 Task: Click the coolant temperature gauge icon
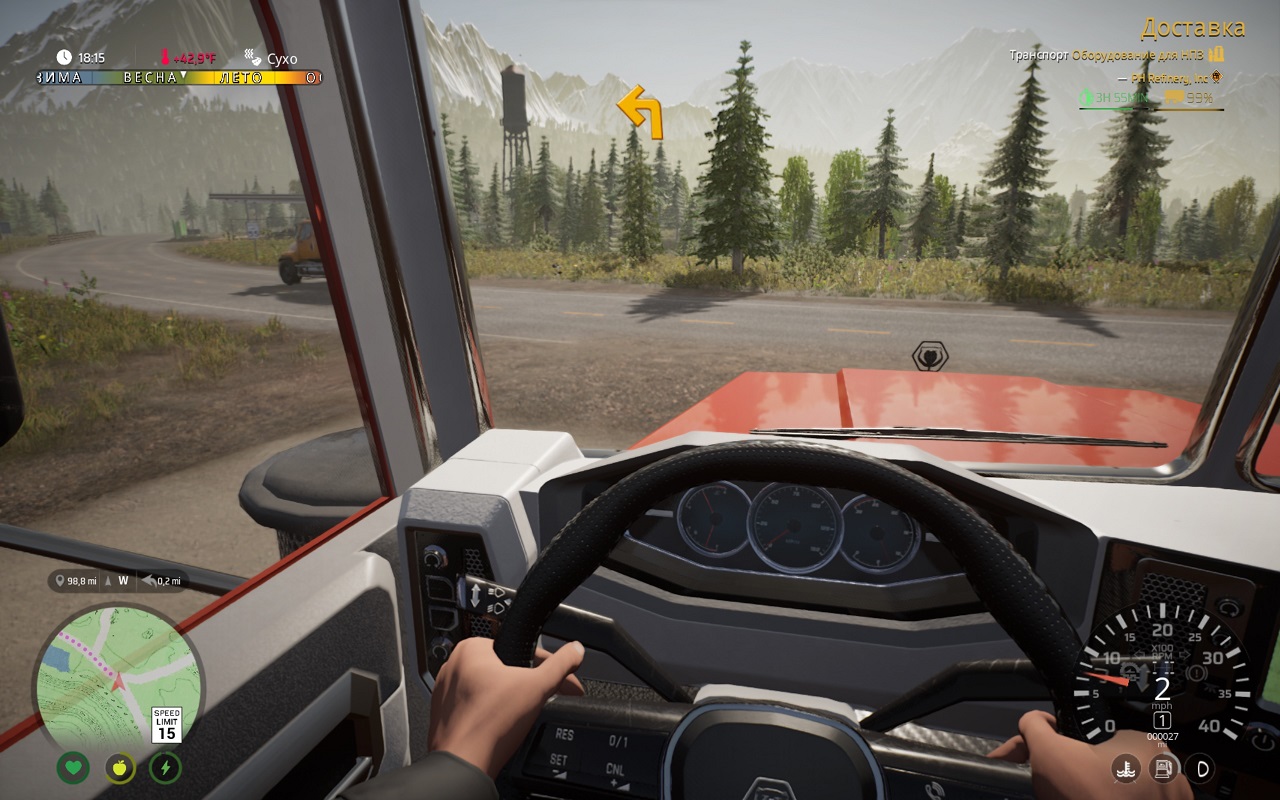(1126, 768)
